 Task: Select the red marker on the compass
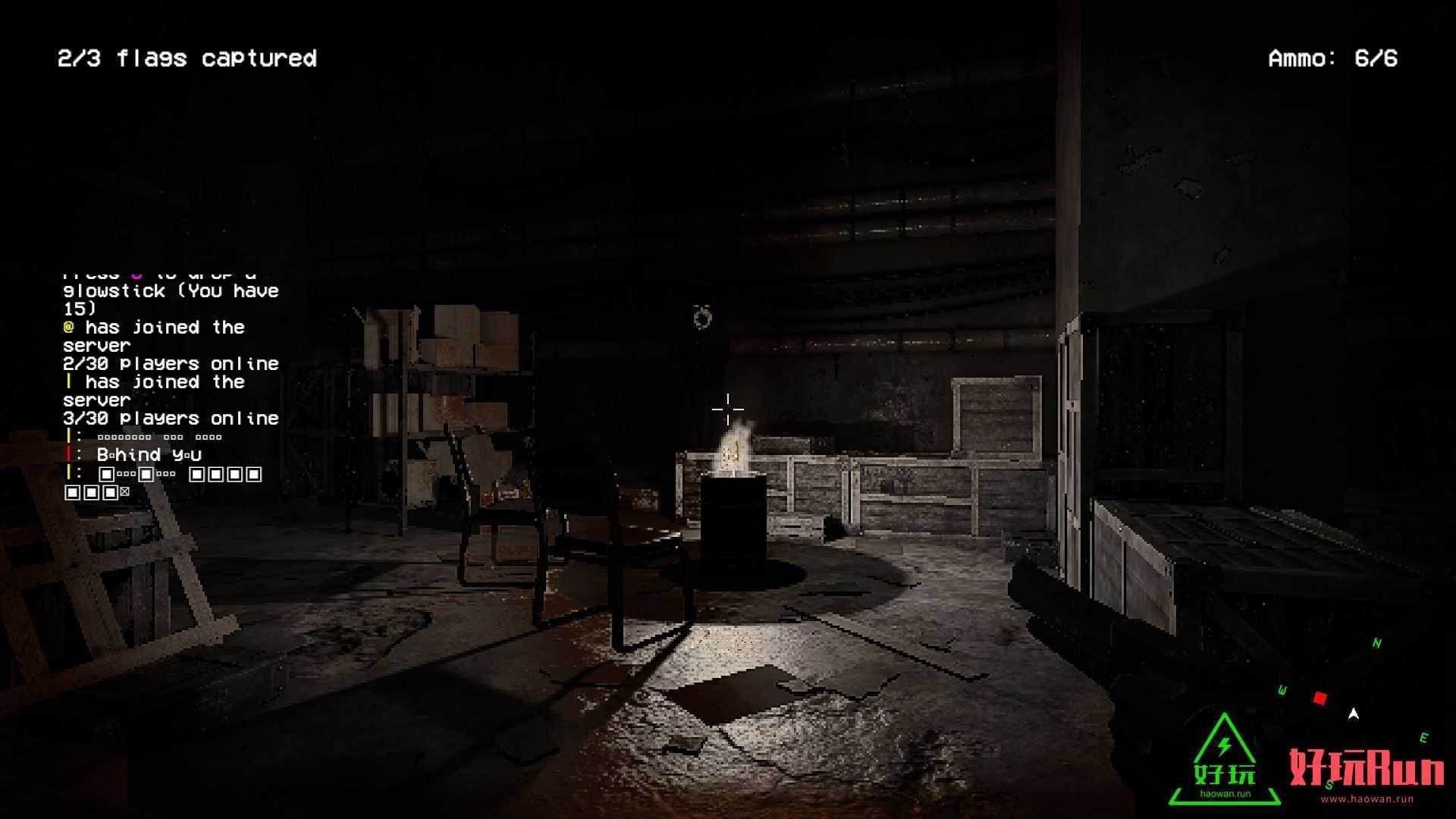point(1320,698)
